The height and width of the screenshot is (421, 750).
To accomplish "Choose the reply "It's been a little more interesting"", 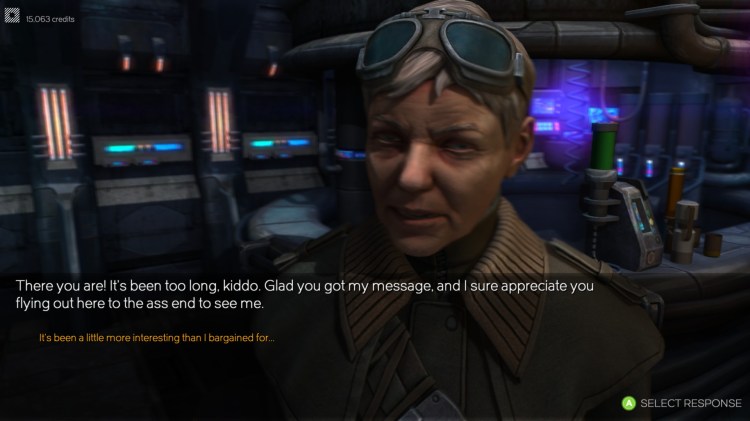I will click(156, 338).
